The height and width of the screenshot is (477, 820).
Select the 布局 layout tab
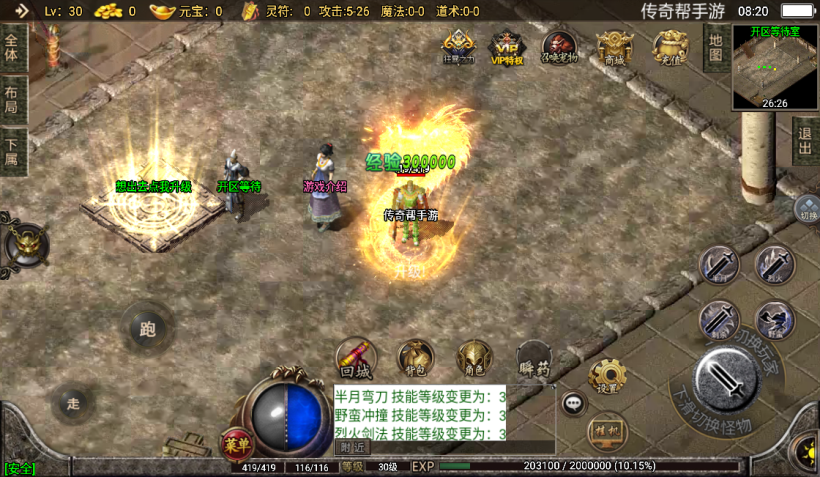tap(12, 100)
